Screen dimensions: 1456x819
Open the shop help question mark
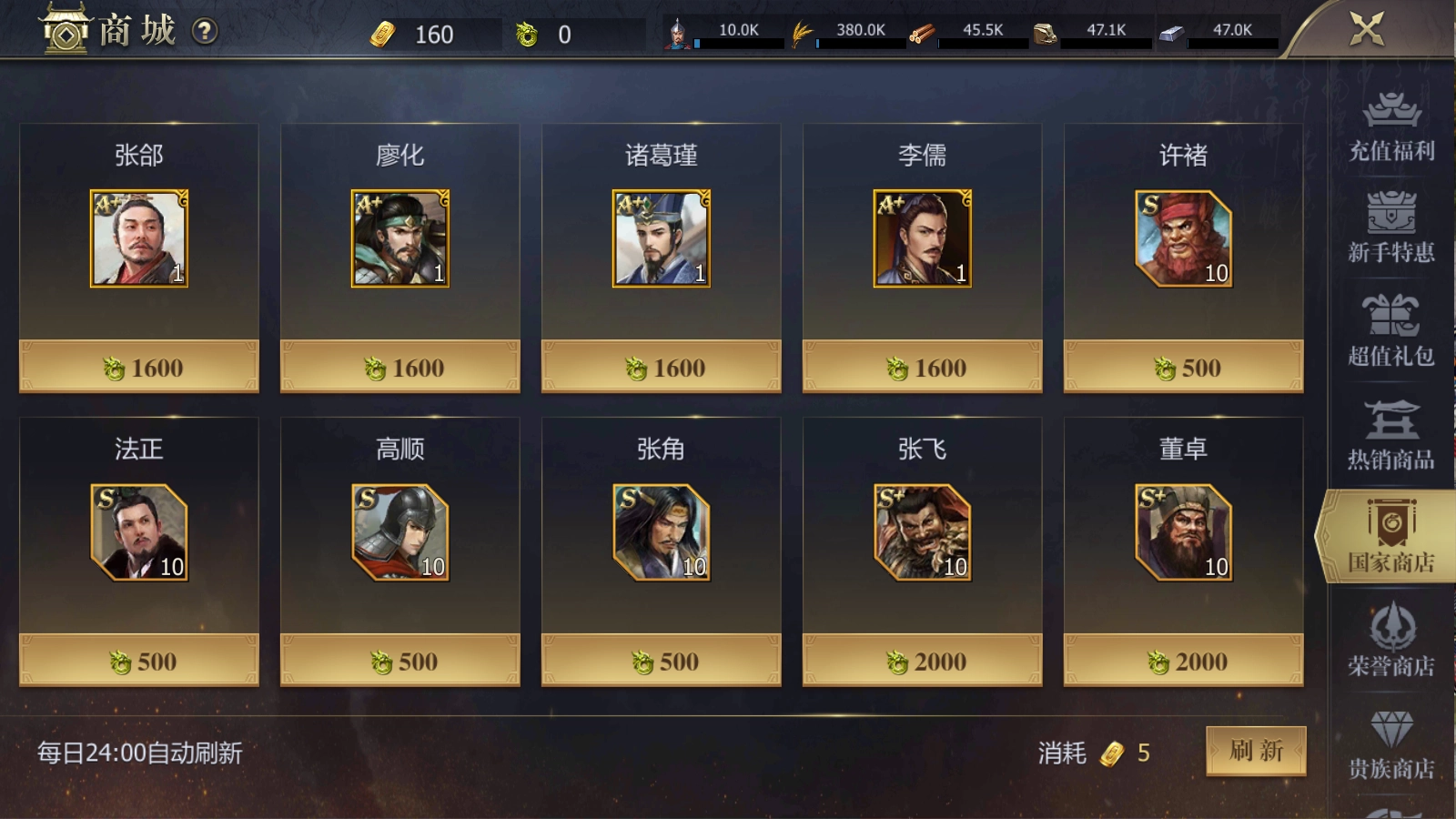click(x=205, y=32)
